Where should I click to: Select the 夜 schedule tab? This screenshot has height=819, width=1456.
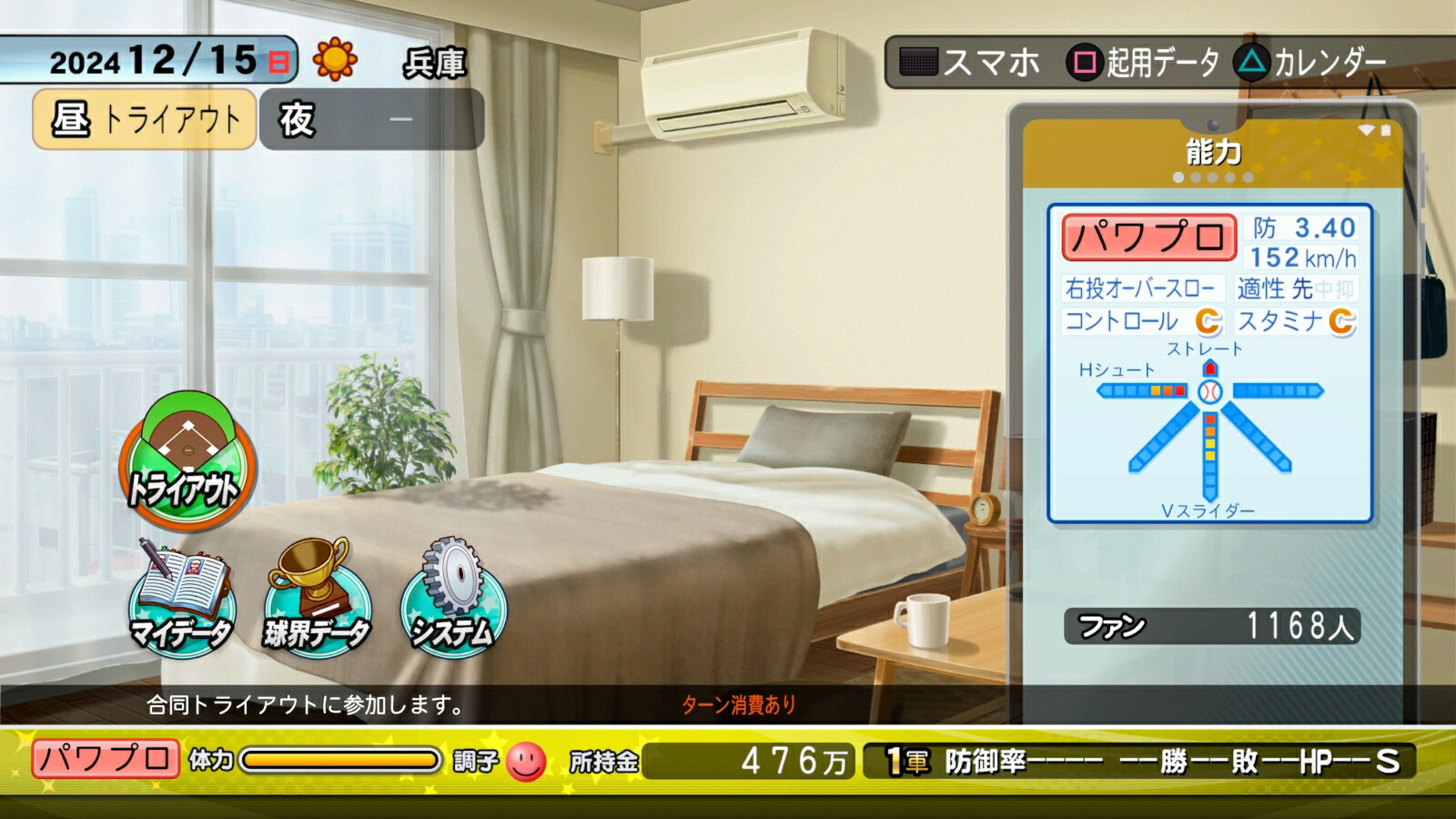coord(371,119)
